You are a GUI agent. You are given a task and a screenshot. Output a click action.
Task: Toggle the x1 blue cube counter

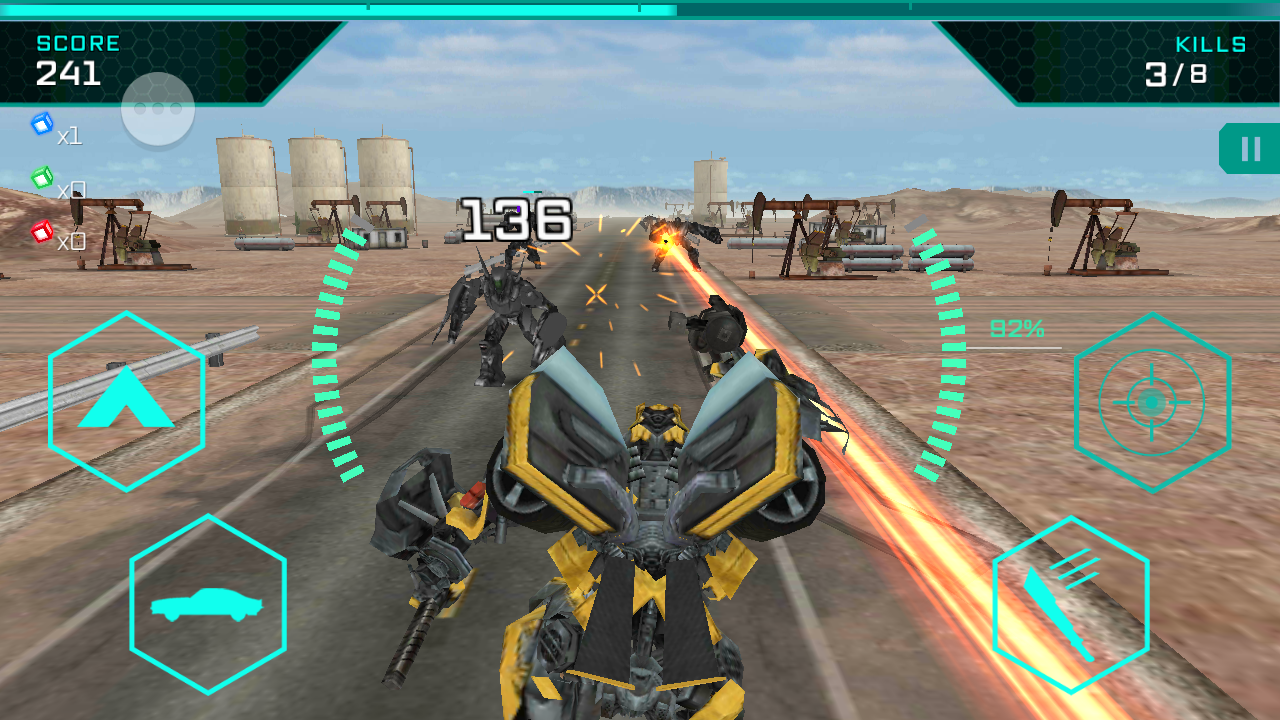[x=68, y=137]
